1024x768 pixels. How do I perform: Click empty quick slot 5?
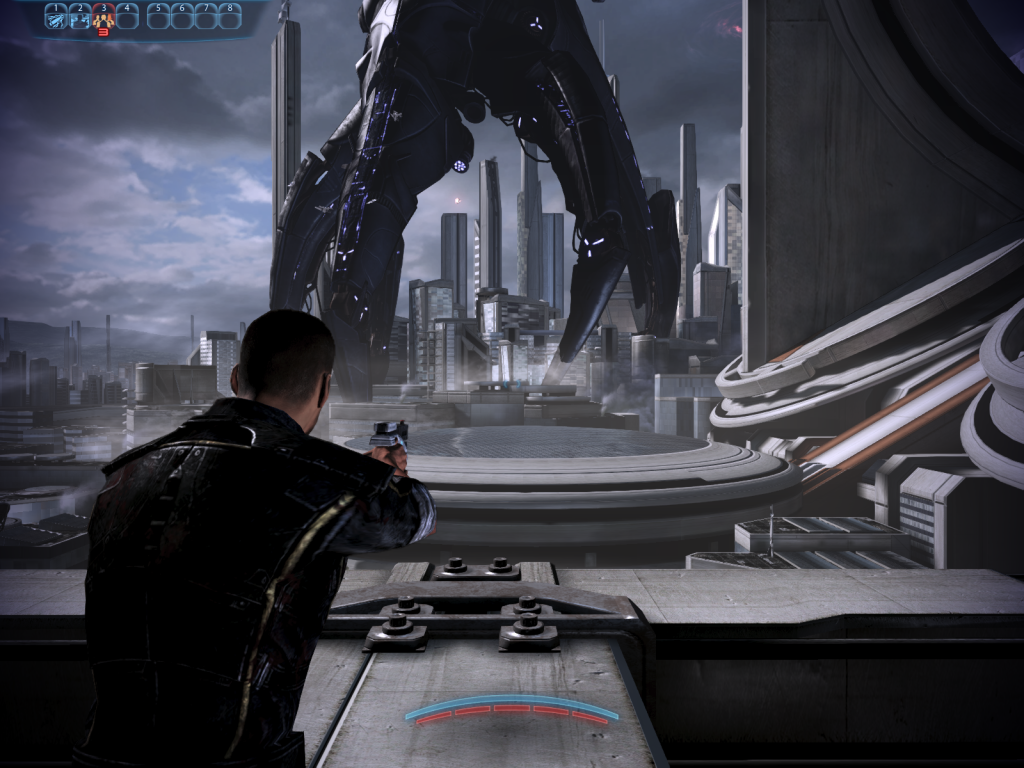159,17
